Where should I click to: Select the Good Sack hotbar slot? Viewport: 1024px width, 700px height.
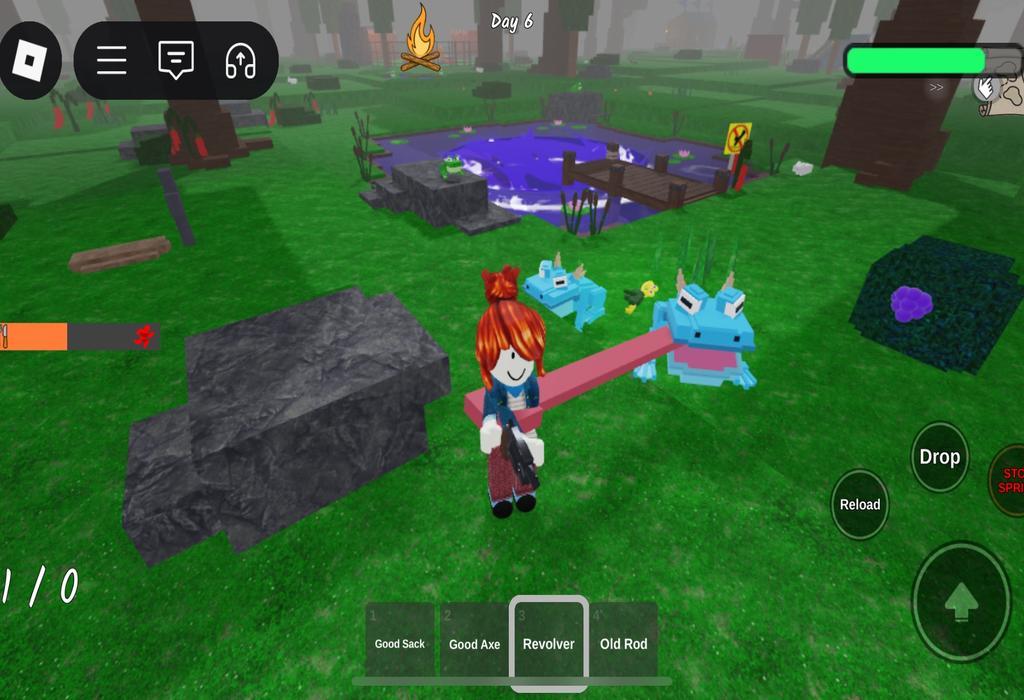pyautogui.click(x=400, y=638)
